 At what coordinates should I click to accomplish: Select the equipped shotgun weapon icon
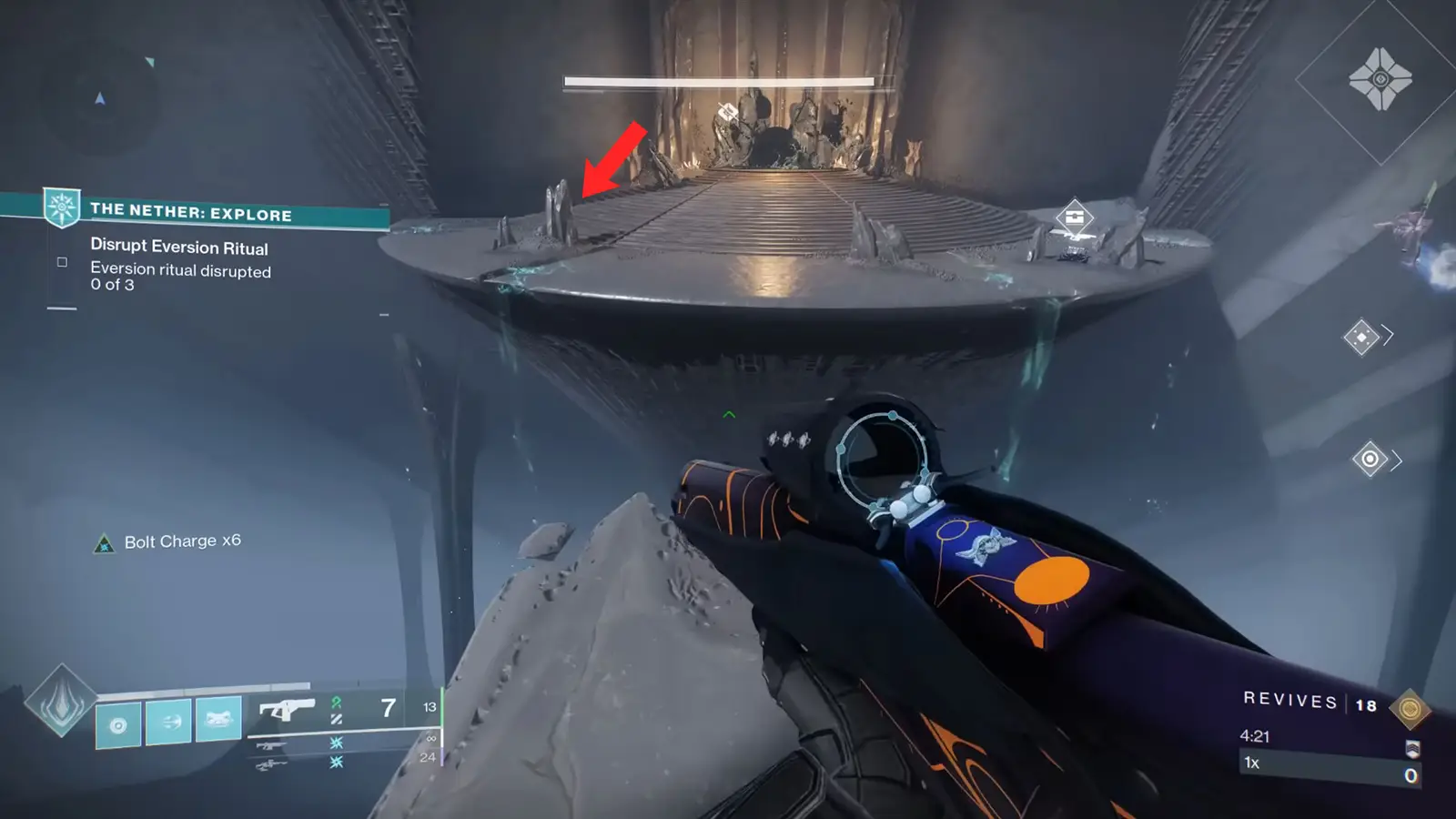pos(287,710)
